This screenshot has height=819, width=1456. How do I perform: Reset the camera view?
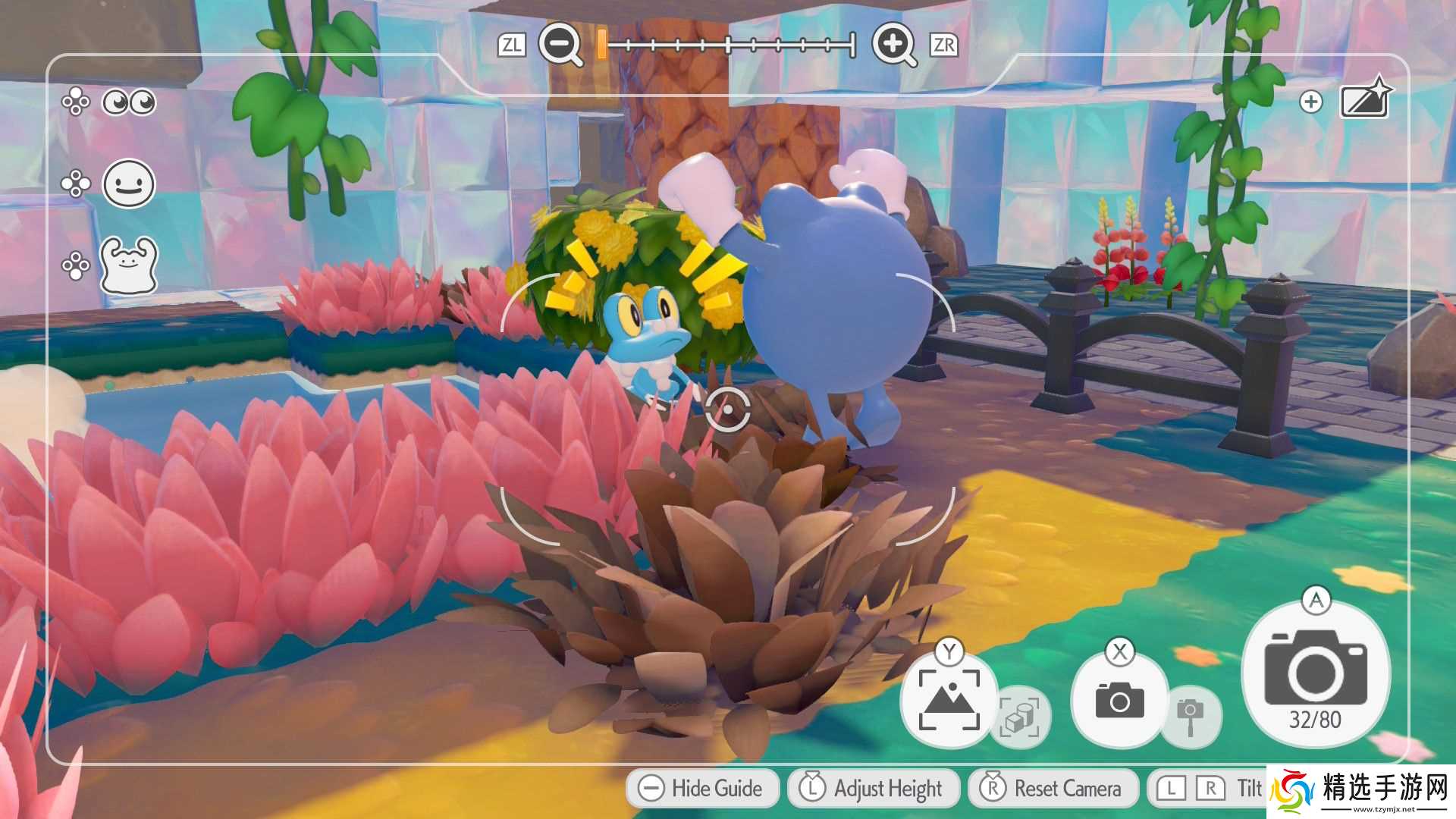(1053, 789)
